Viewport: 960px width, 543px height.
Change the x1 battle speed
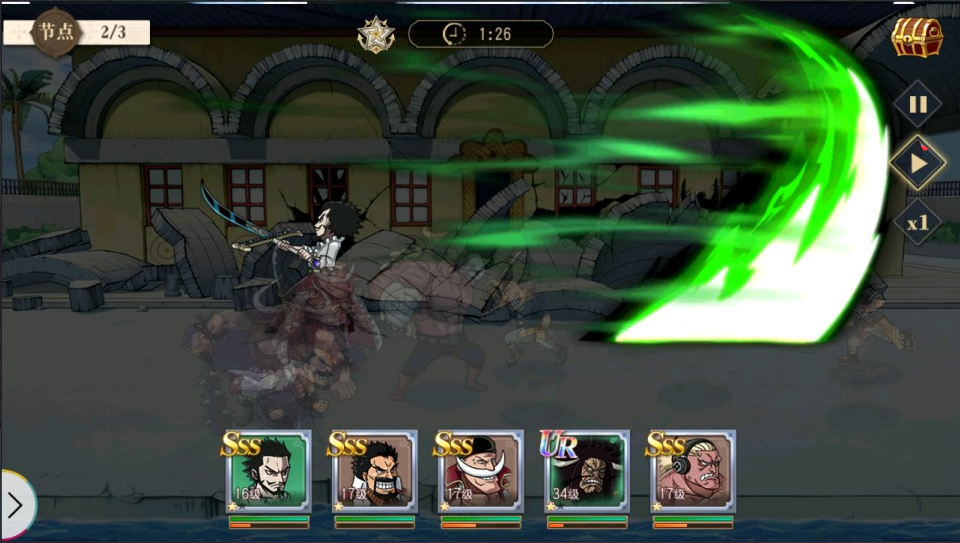[917, 222]
